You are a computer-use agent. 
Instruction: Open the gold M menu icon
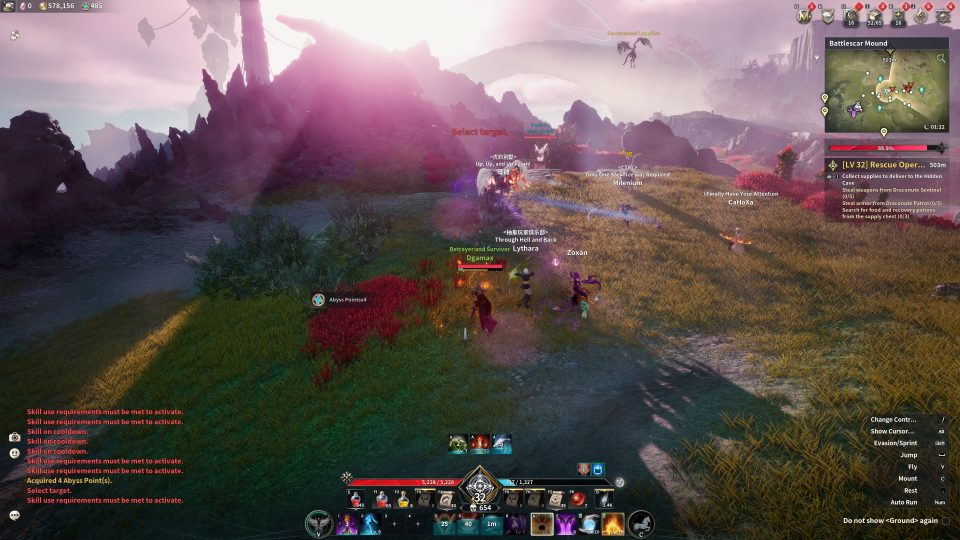805,15
